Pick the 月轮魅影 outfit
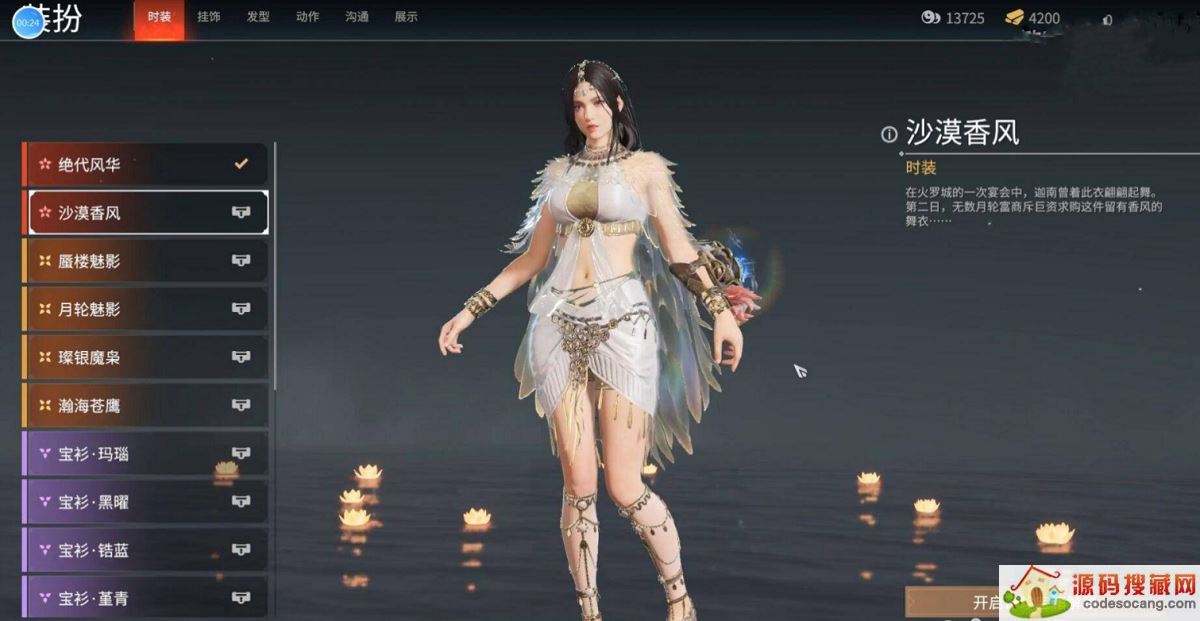This screenshot has height=621, width=1200. [146, 309]
